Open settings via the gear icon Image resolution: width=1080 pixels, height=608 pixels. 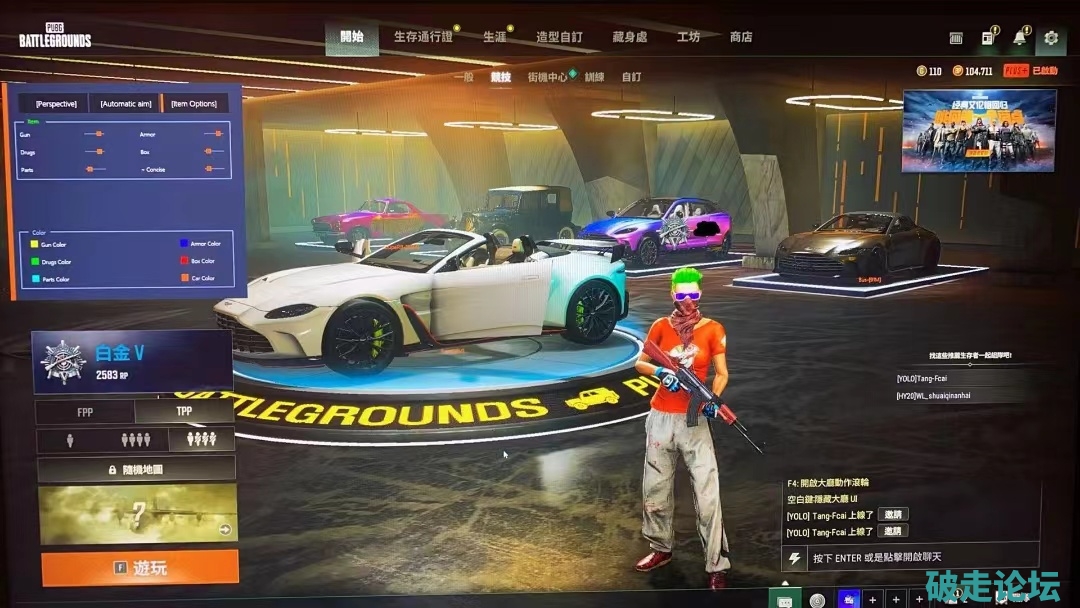[1050, 38]
